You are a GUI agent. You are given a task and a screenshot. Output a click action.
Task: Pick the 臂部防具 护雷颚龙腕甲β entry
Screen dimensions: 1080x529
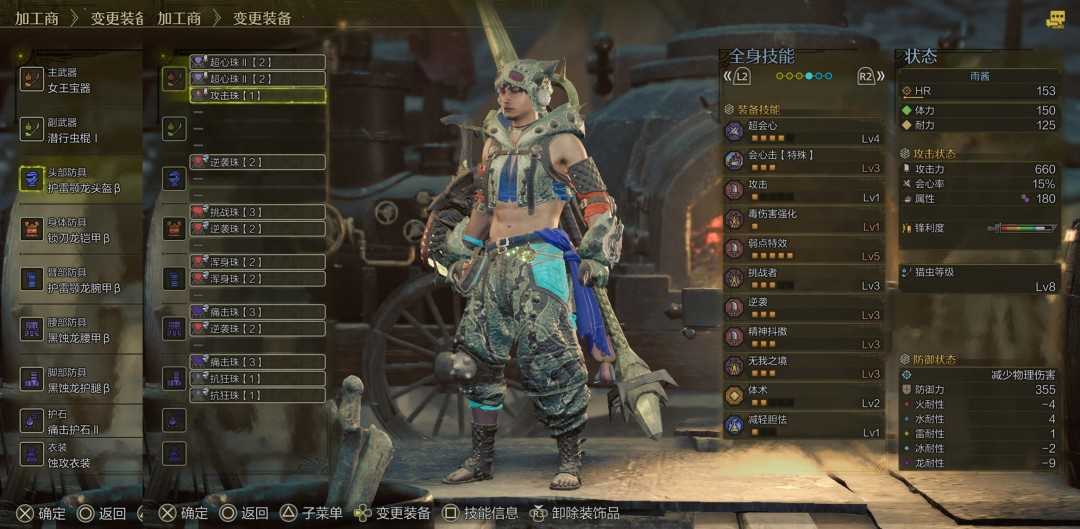[x=80, y=280]
